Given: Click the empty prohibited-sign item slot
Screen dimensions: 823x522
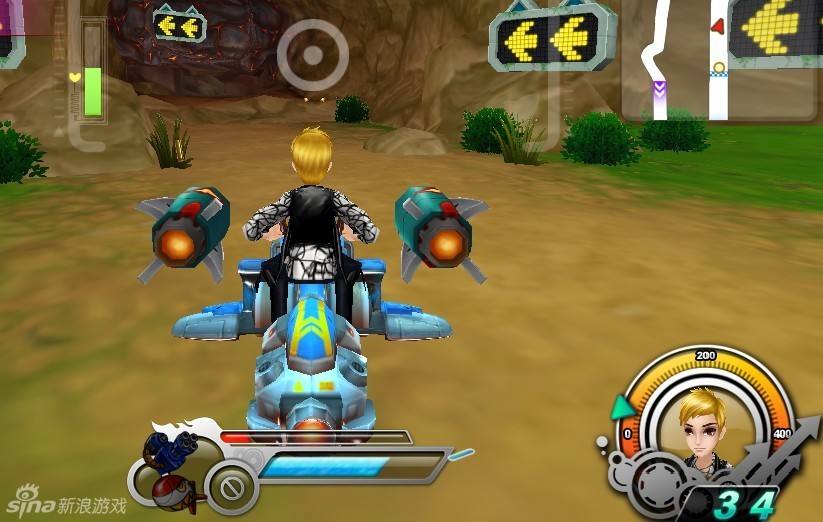Looking at the screenshot, I should tap(232, 490).
